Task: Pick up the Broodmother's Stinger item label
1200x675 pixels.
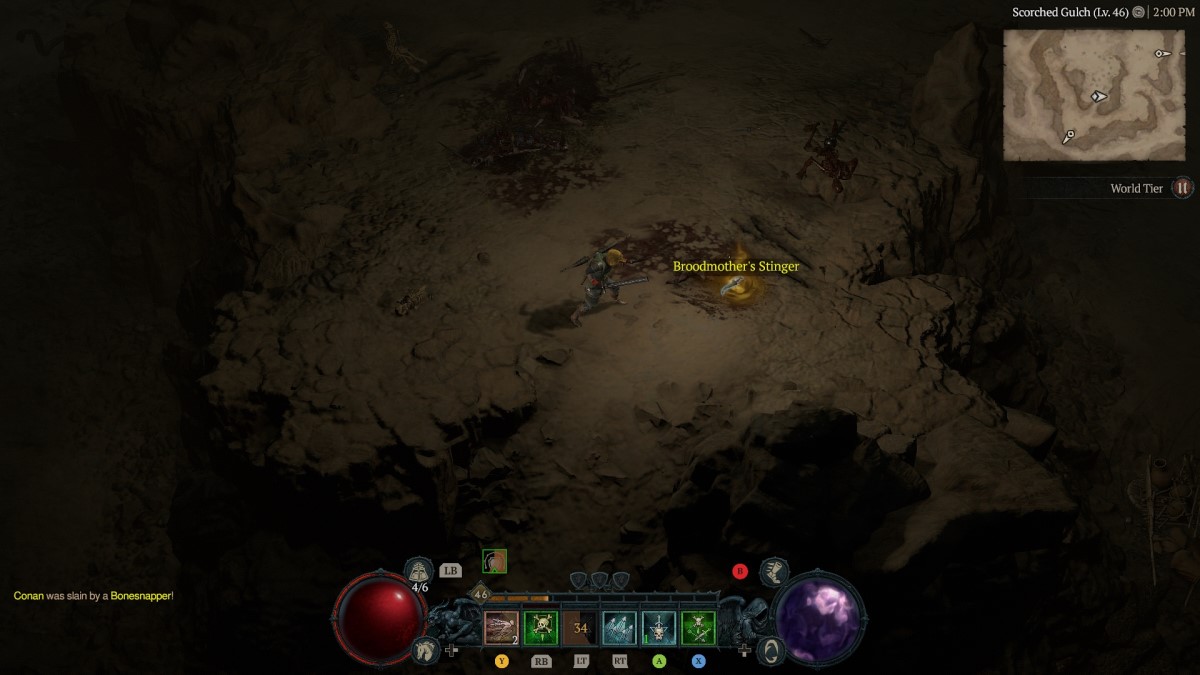Action: tap(736, 267)
